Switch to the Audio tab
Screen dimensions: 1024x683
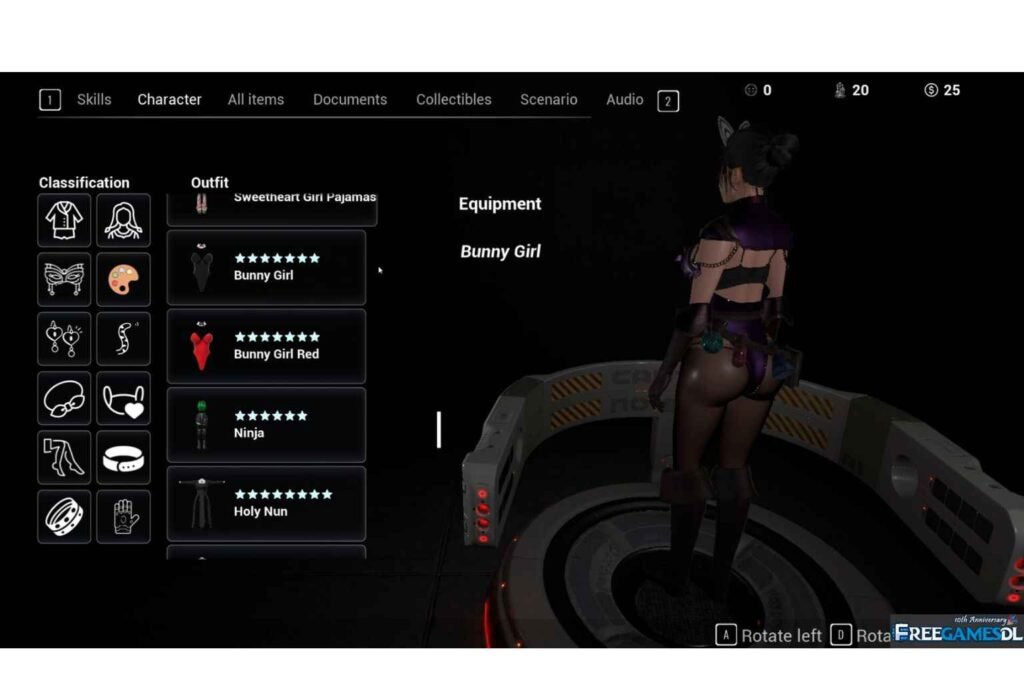(625, 100)
